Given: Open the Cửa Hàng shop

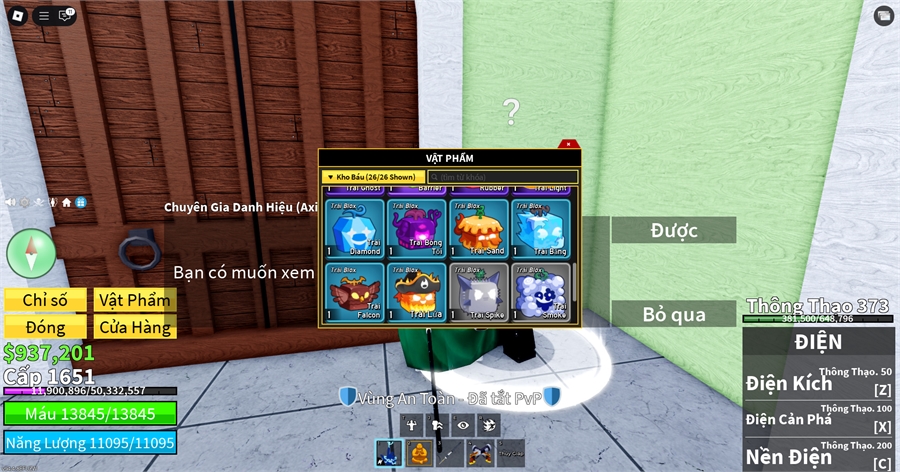Looking at the screenshot, I should tap(134, 327).
